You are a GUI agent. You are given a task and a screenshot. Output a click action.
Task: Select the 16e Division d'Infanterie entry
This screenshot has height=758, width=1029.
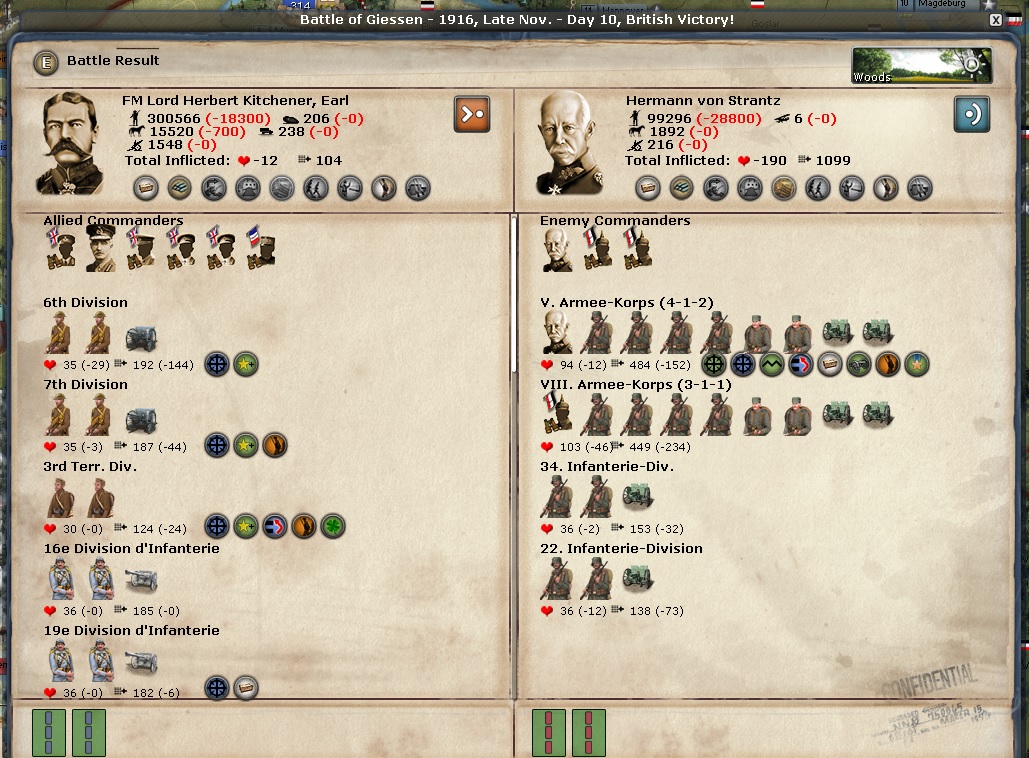pyautogui.click(x=131, y=549)
